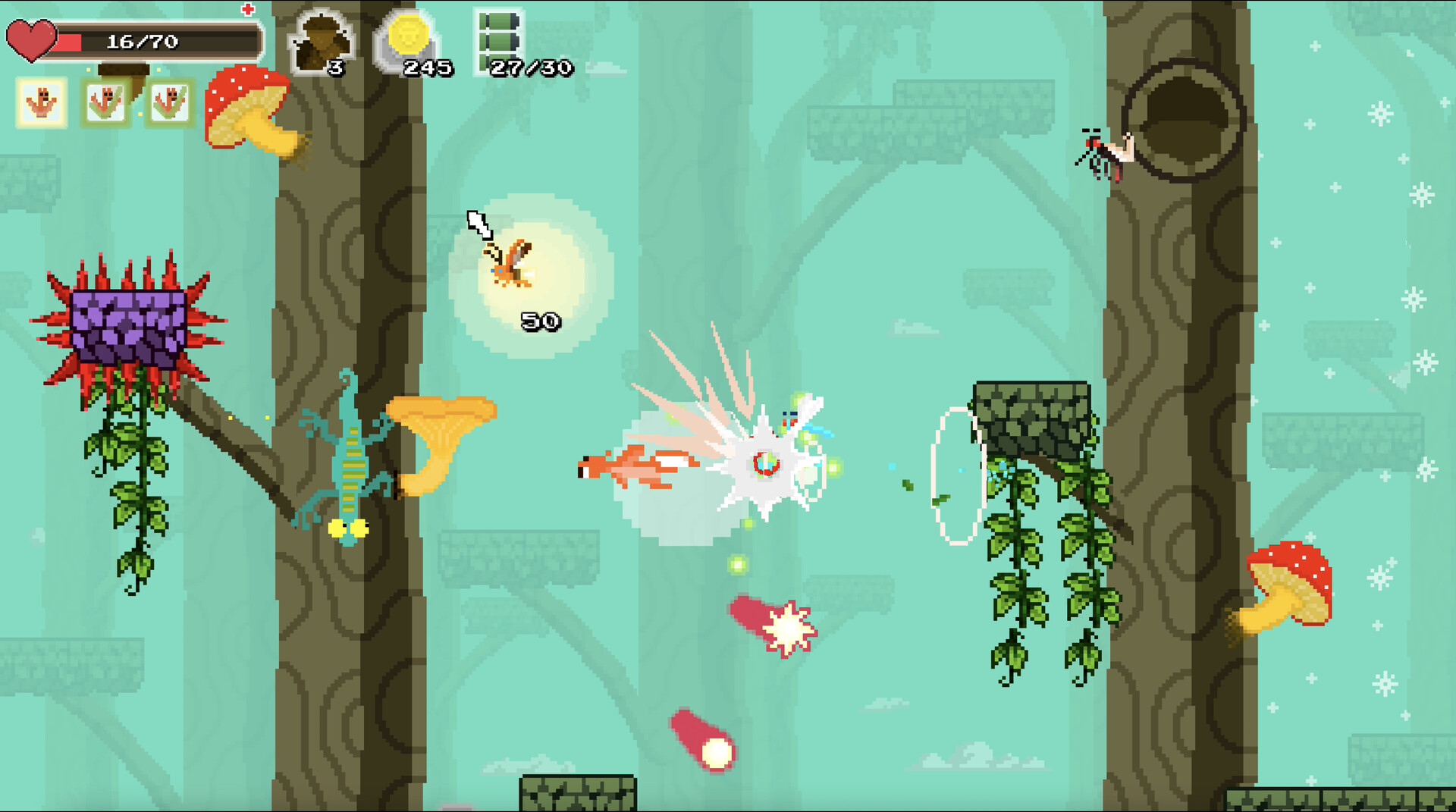Viewport: 1456px width, 812px height.
Task: Click the red plus icon above the health bar
Action: coord(248,11)
